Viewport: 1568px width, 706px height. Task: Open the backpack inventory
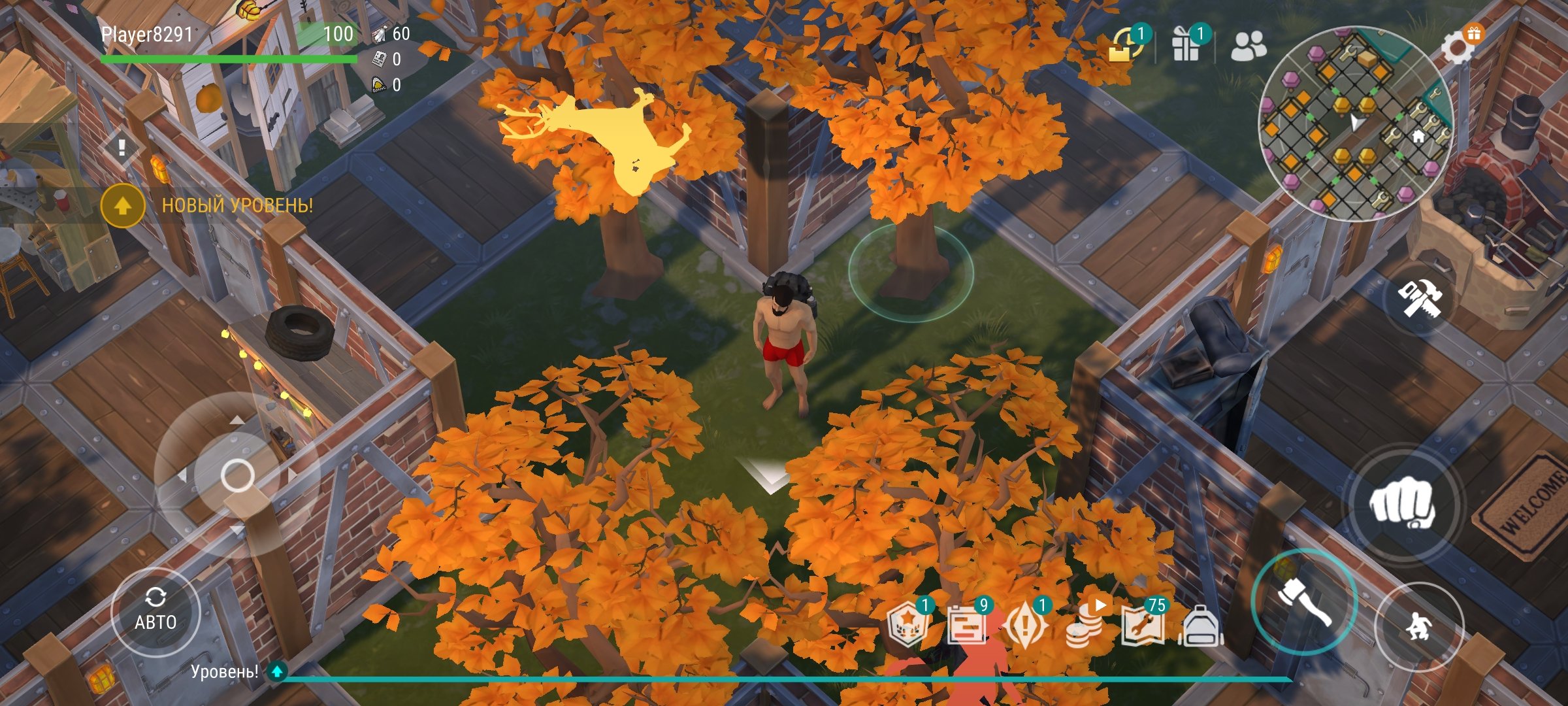click(x=1201, y=626)
